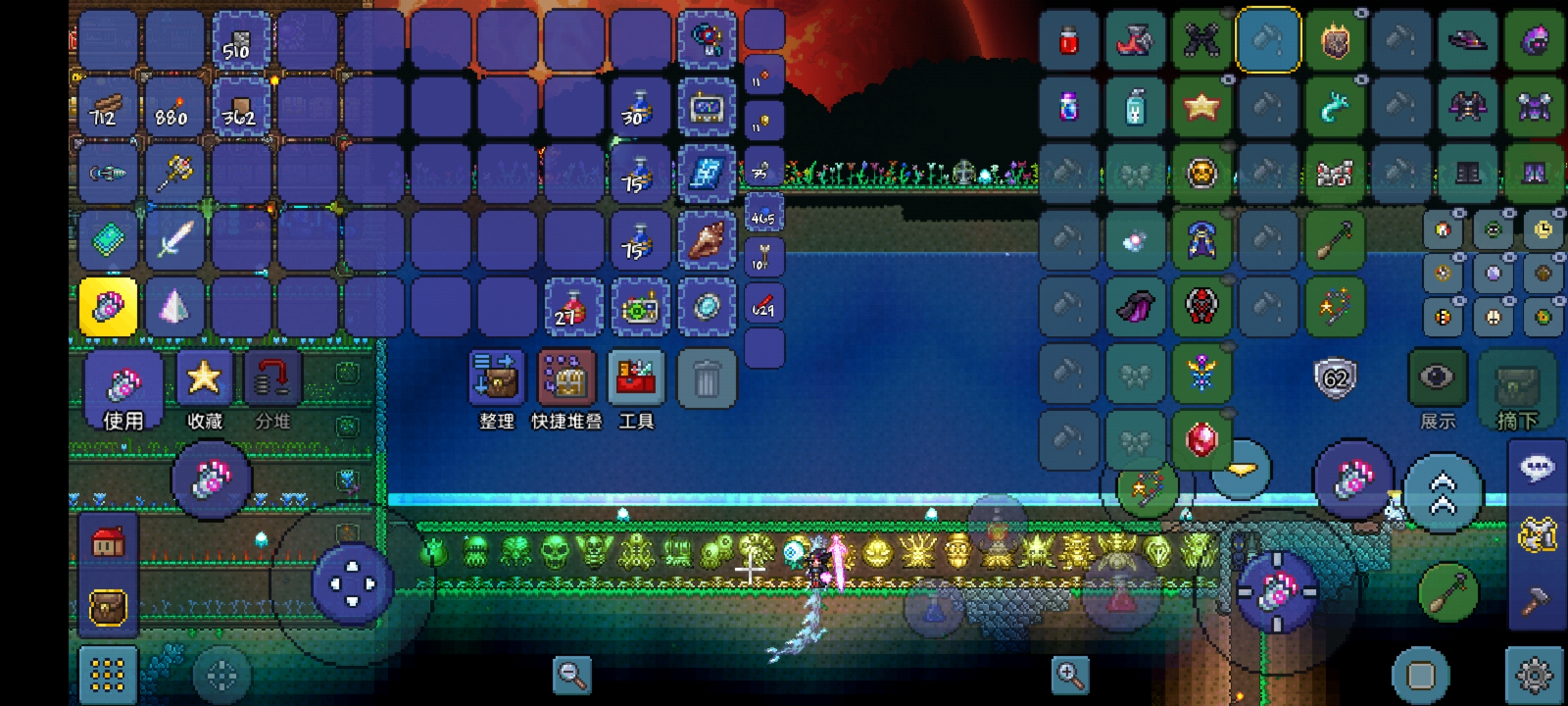This screenshot has width=1568, height=706.
Task: Open the chat speech bubble
Action: pos(1537,468)
